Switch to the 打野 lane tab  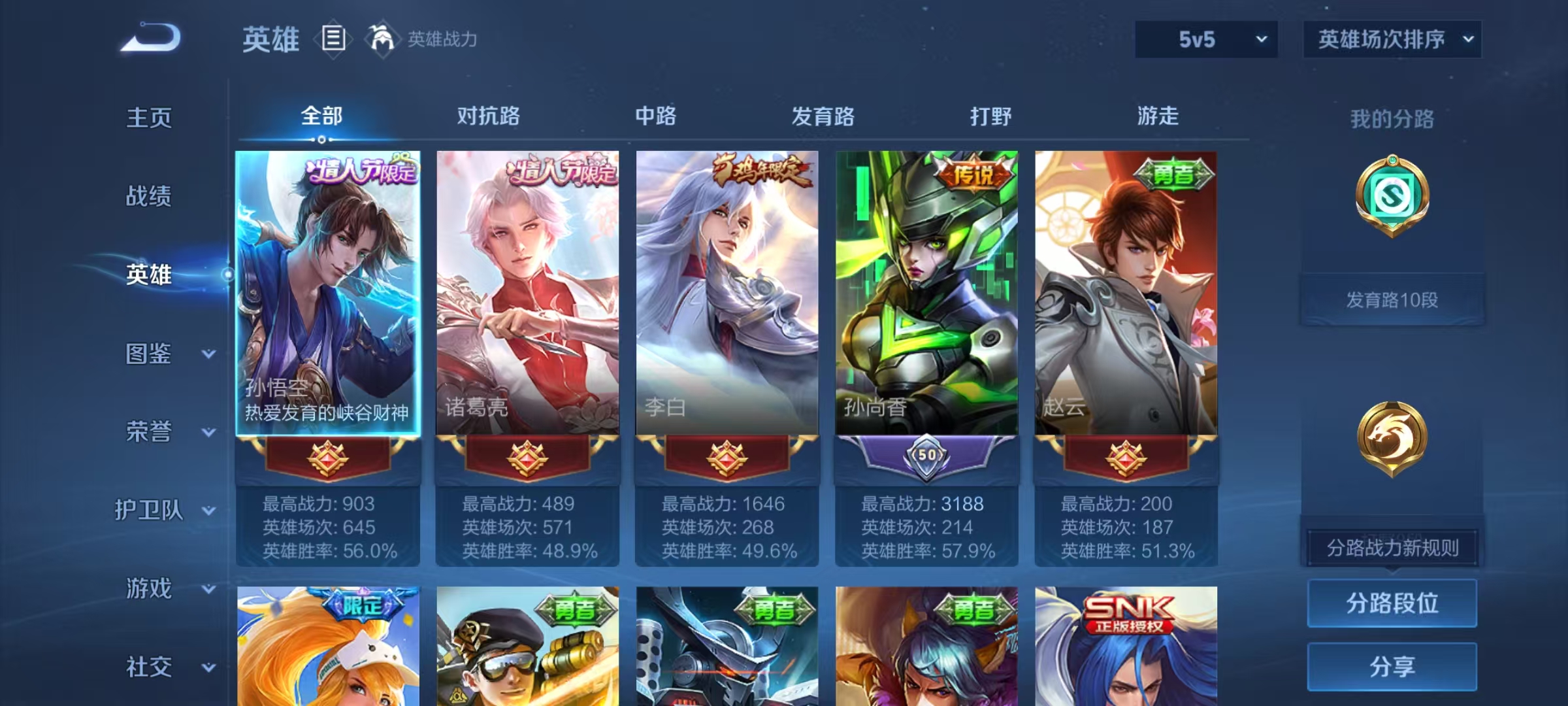[x=991, y=116]
